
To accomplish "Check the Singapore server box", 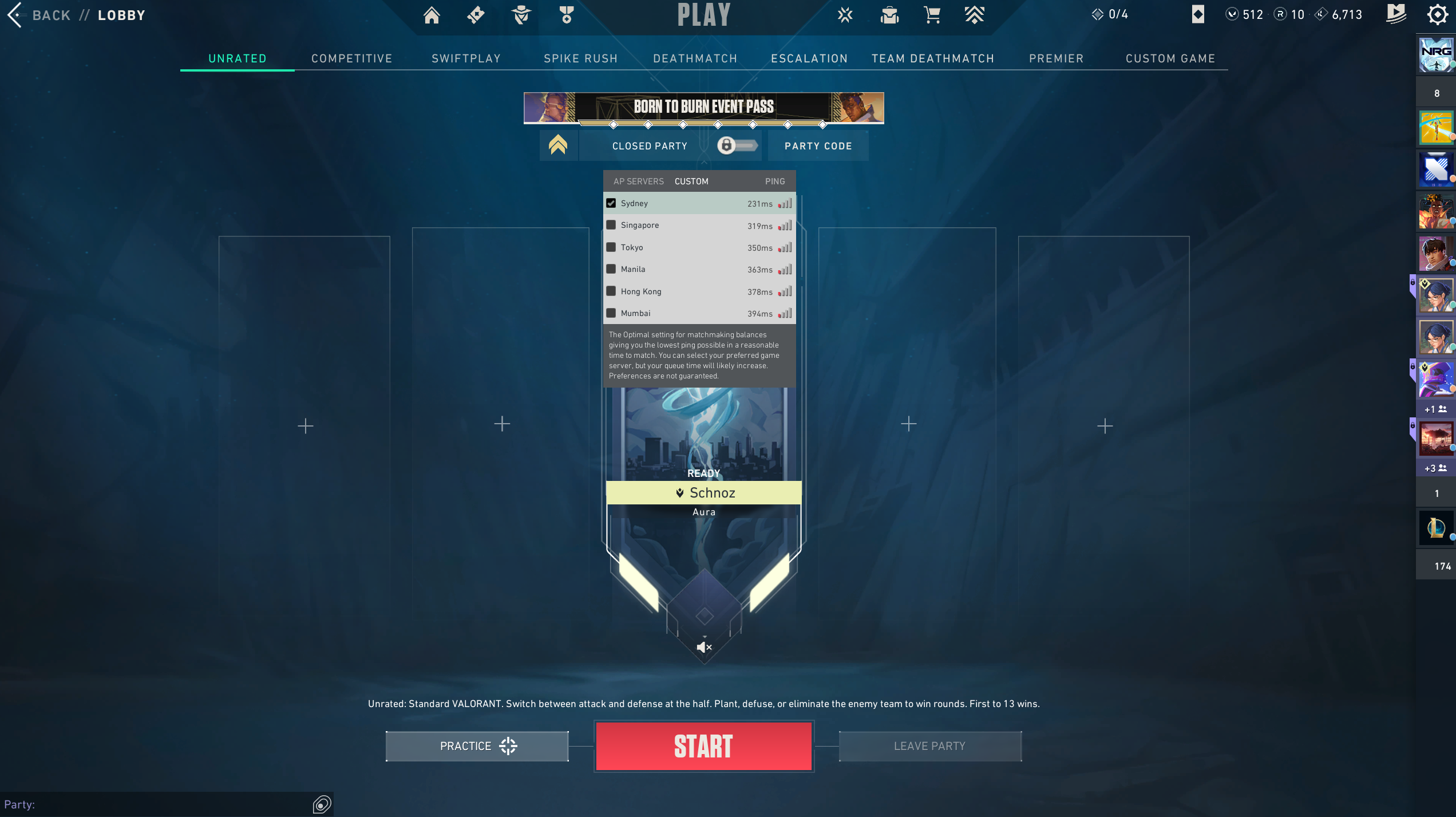I will (611, 225).
